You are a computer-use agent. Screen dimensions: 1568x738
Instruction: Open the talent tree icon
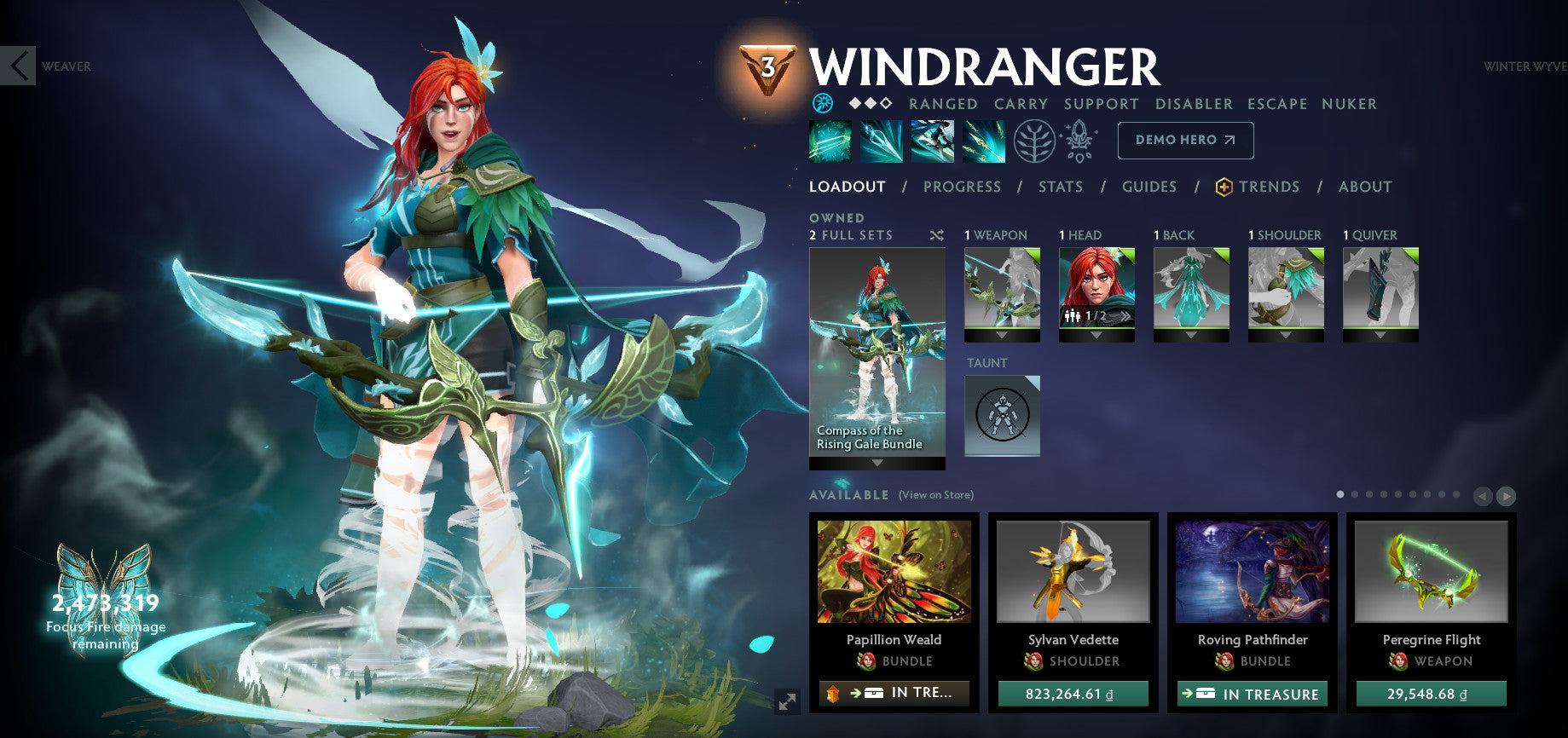pos(1036,142)
